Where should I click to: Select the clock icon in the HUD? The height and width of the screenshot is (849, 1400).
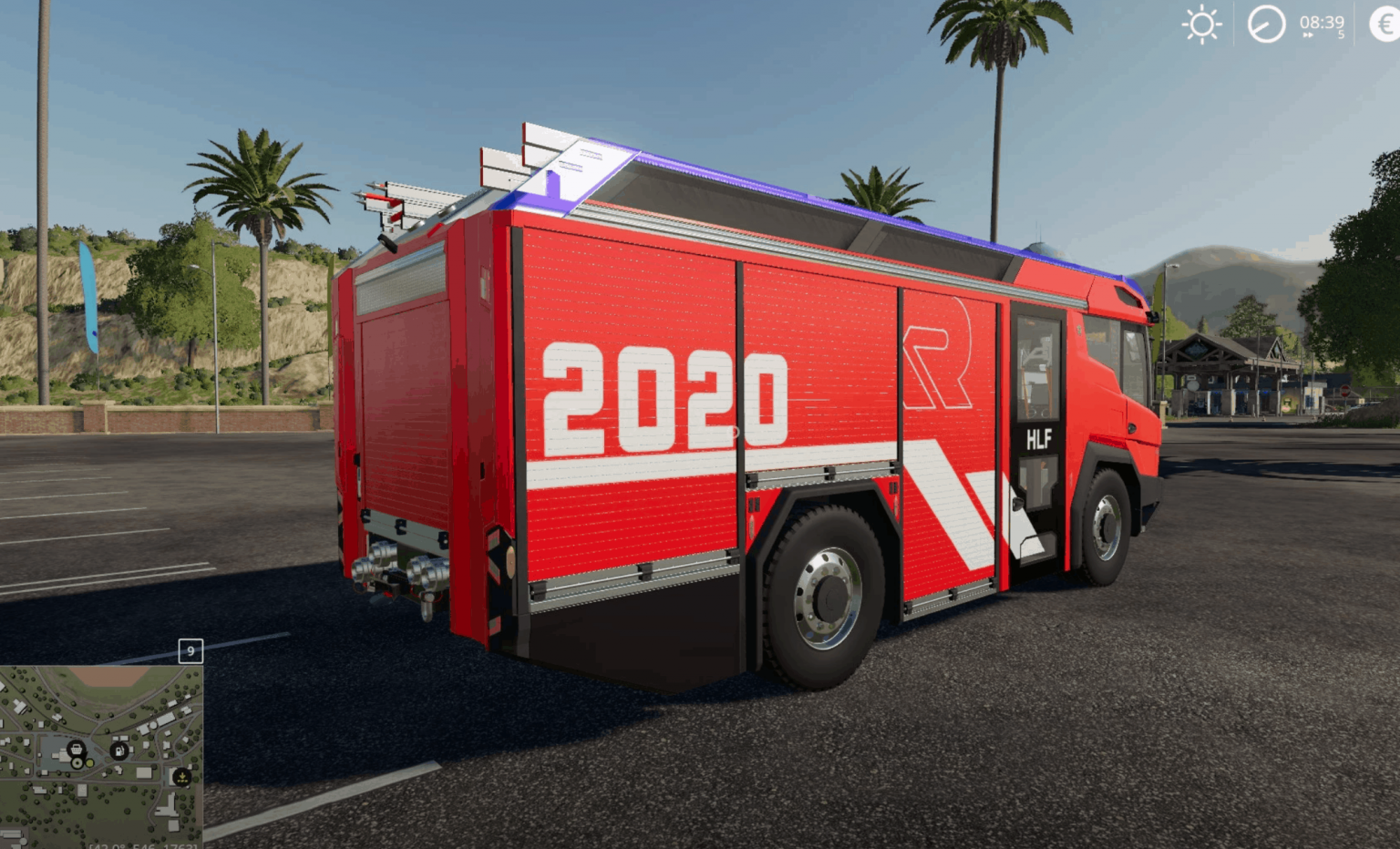point(1267,24)
